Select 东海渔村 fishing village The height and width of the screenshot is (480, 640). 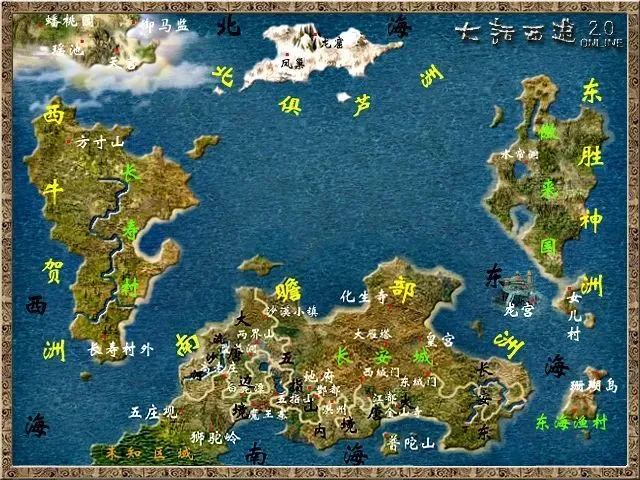(x=571, y=421)
